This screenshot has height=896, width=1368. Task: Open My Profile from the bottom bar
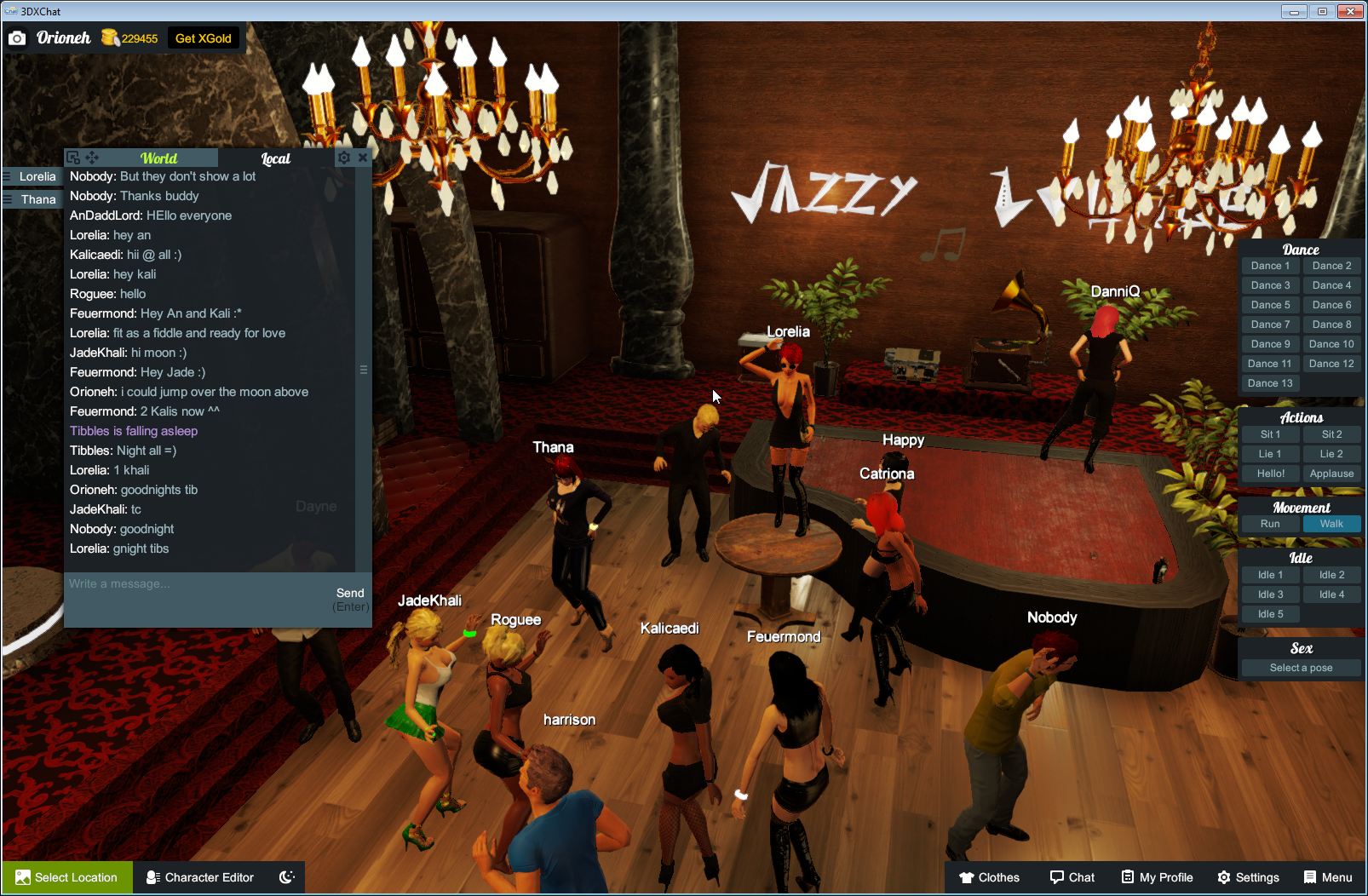tap(1156, 877)
